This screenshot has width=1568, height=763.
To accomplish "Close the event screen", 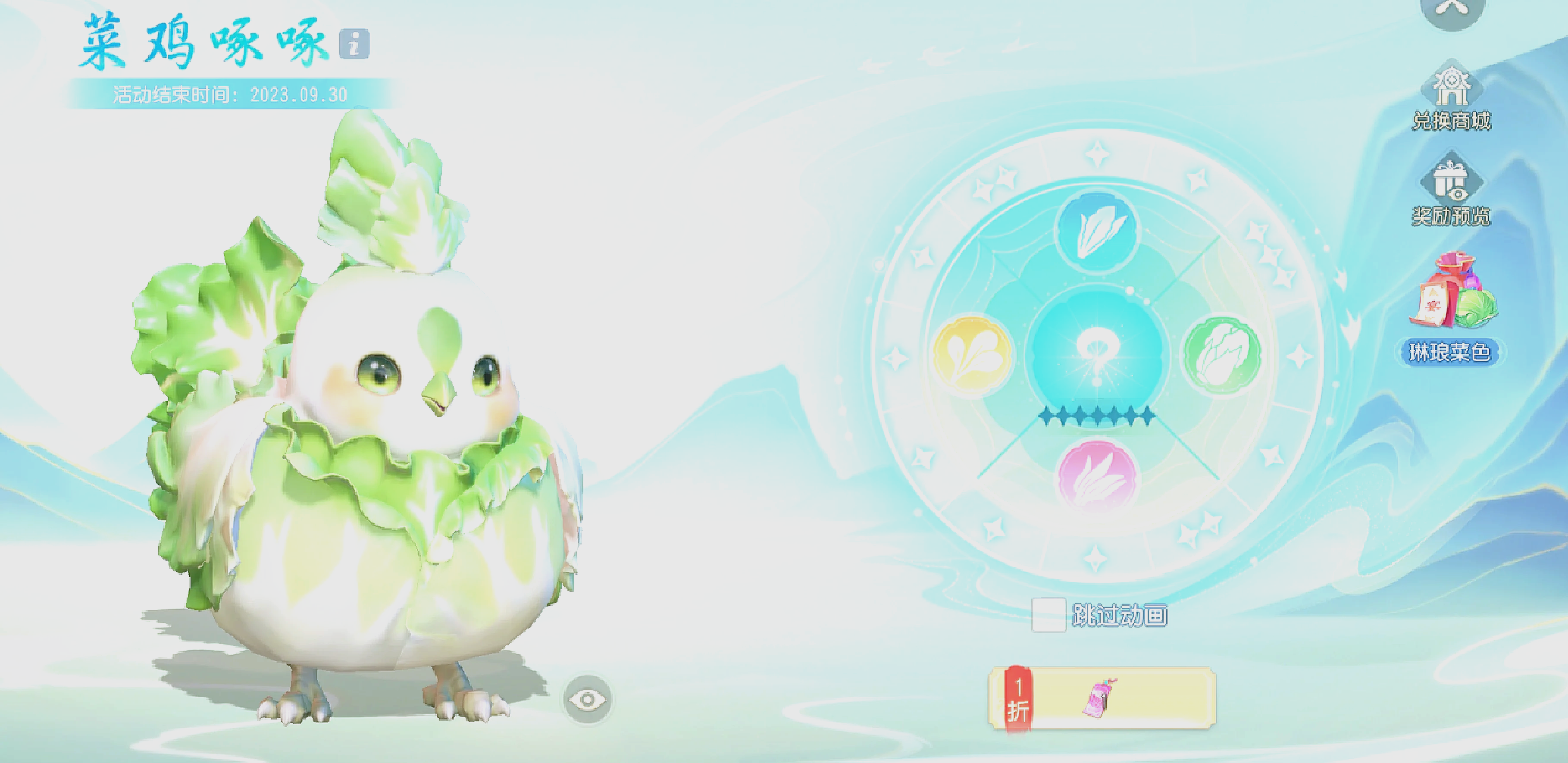I will (x=1452, y=9).
